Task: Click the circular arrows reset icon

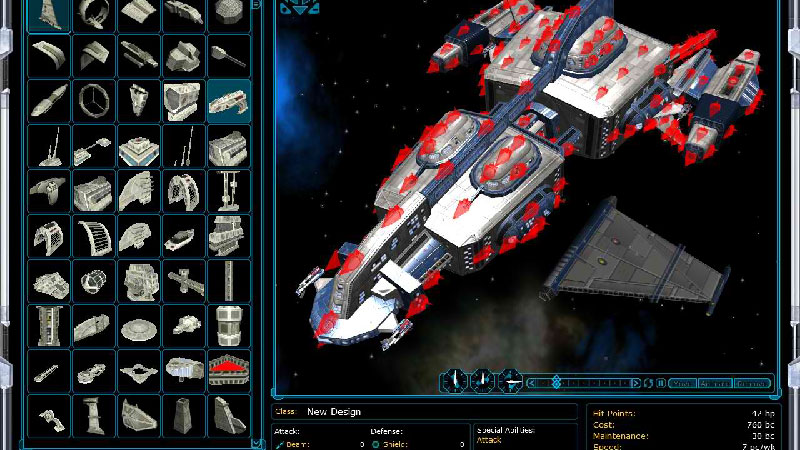Action: tap(649, 382)
